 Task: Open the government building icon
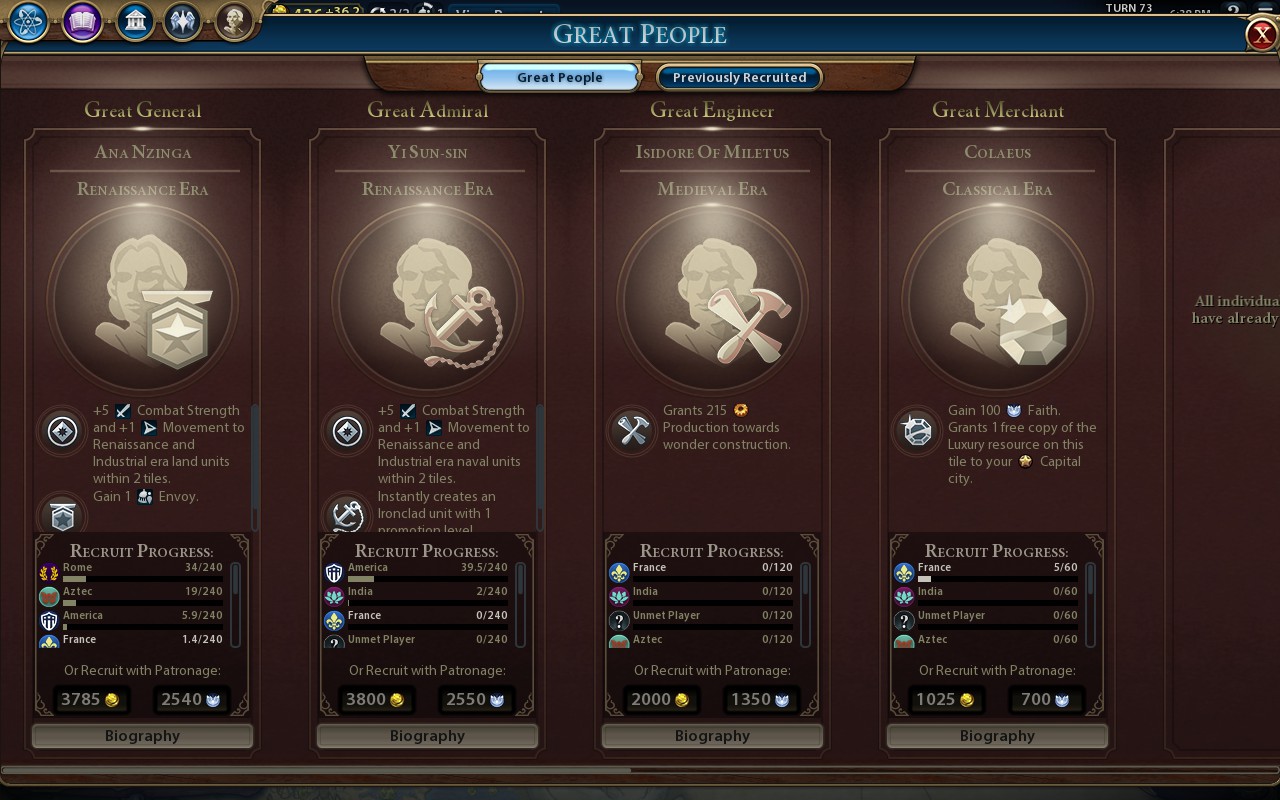pos(134,22)
